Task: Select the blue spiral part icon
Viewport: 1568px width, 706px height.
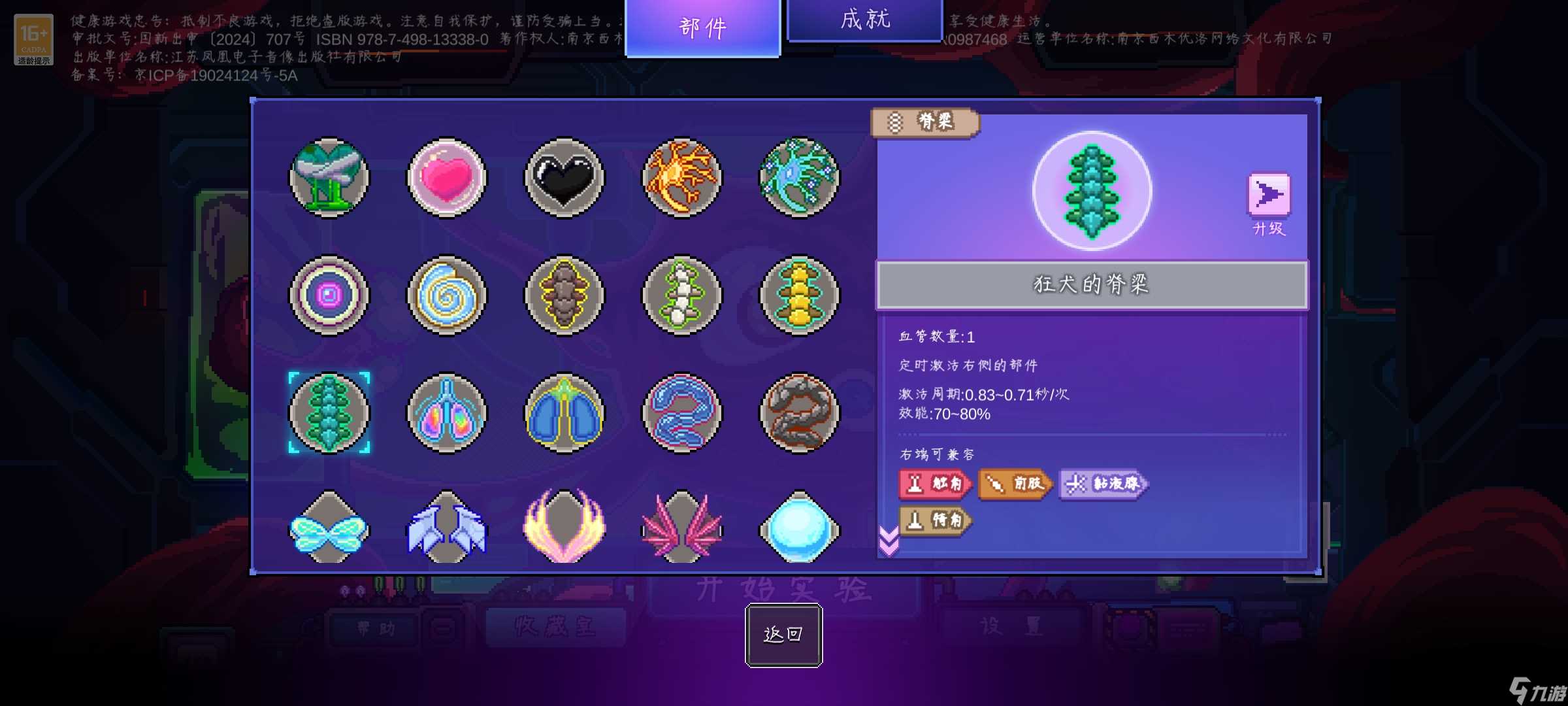Action: pyautogui.click(x=447, y=295)
